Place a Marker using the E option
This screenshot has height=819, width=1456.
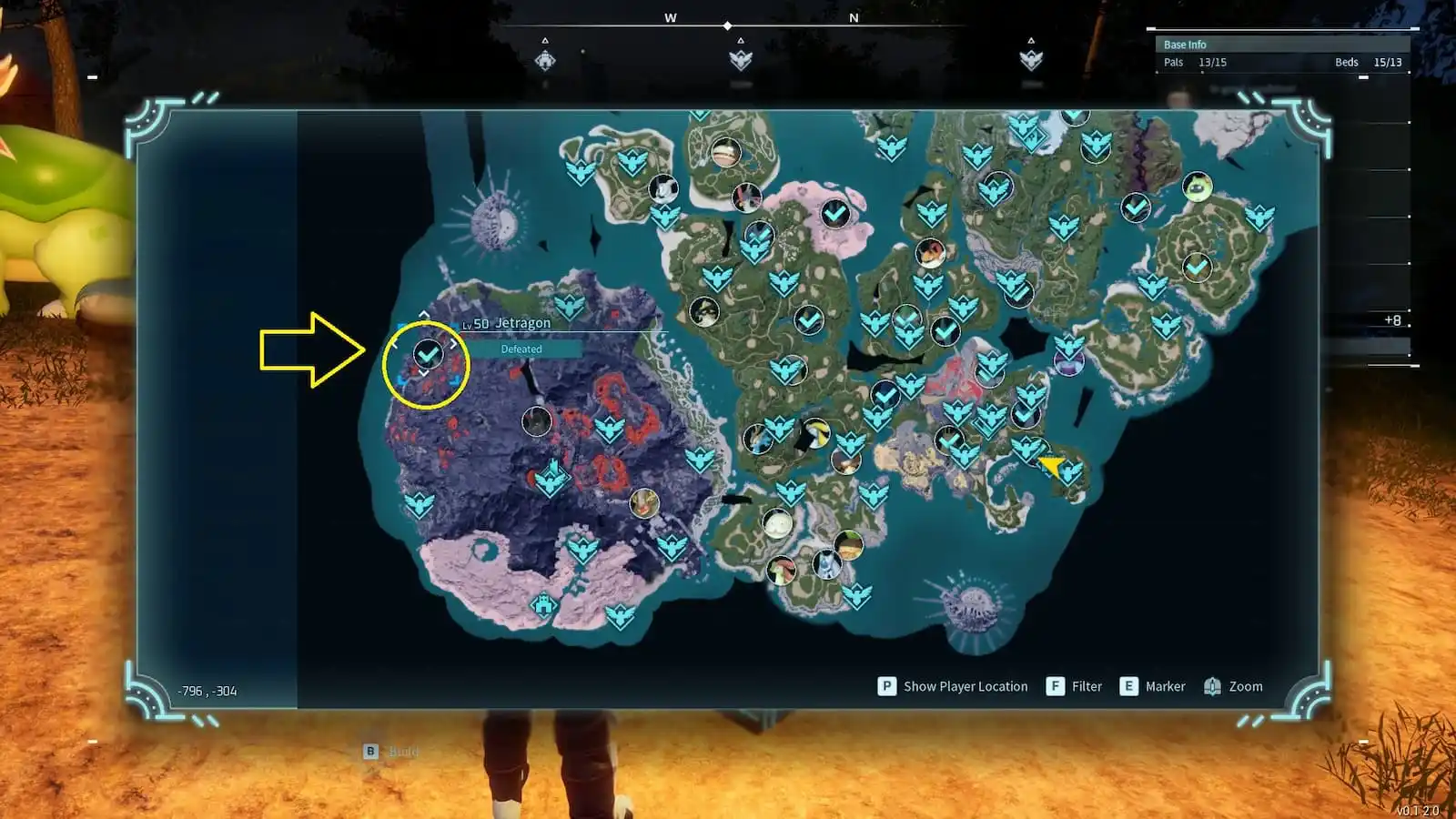pos(1154,686)
